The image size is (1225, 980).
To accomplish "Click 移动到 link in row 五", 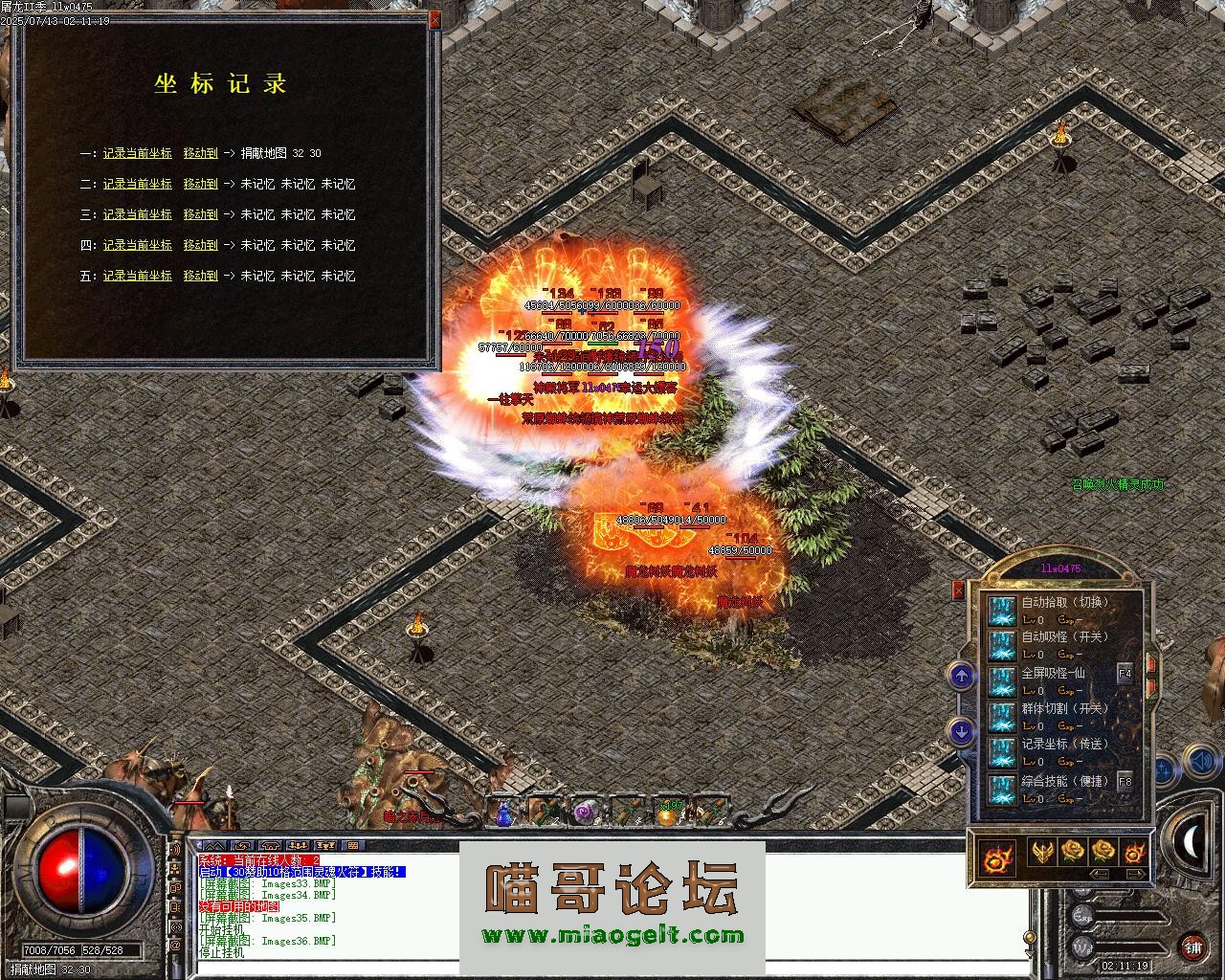I will tap(200, 276).
